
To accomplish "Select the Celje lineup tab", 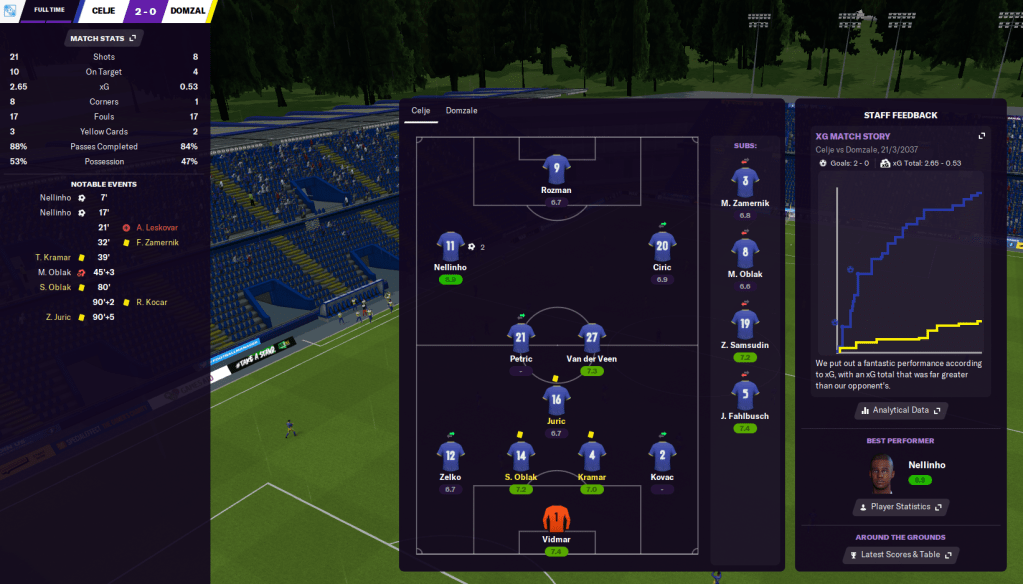I will point(420,110).
